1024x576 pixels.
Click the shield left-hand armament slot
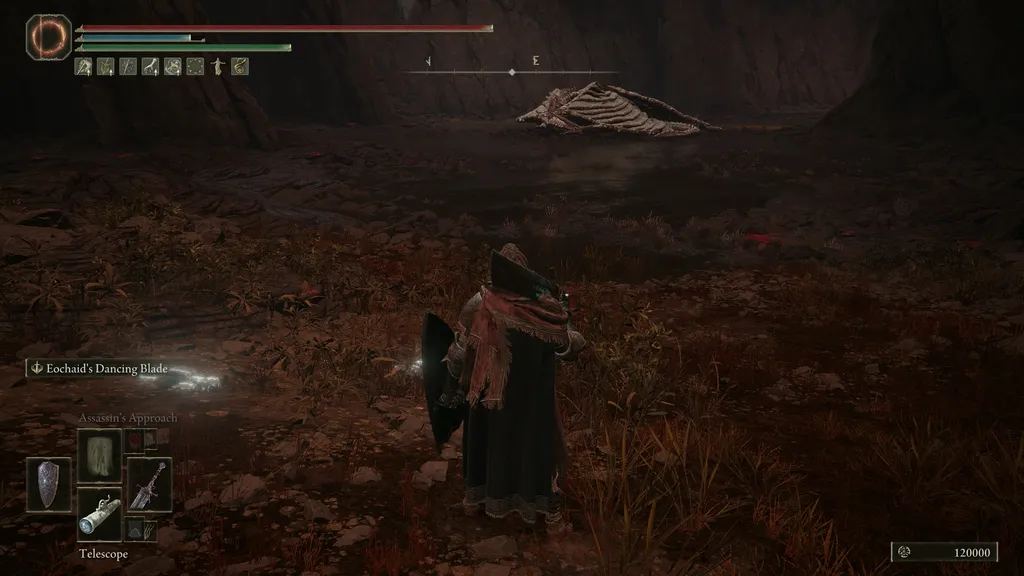pos(49,485)
